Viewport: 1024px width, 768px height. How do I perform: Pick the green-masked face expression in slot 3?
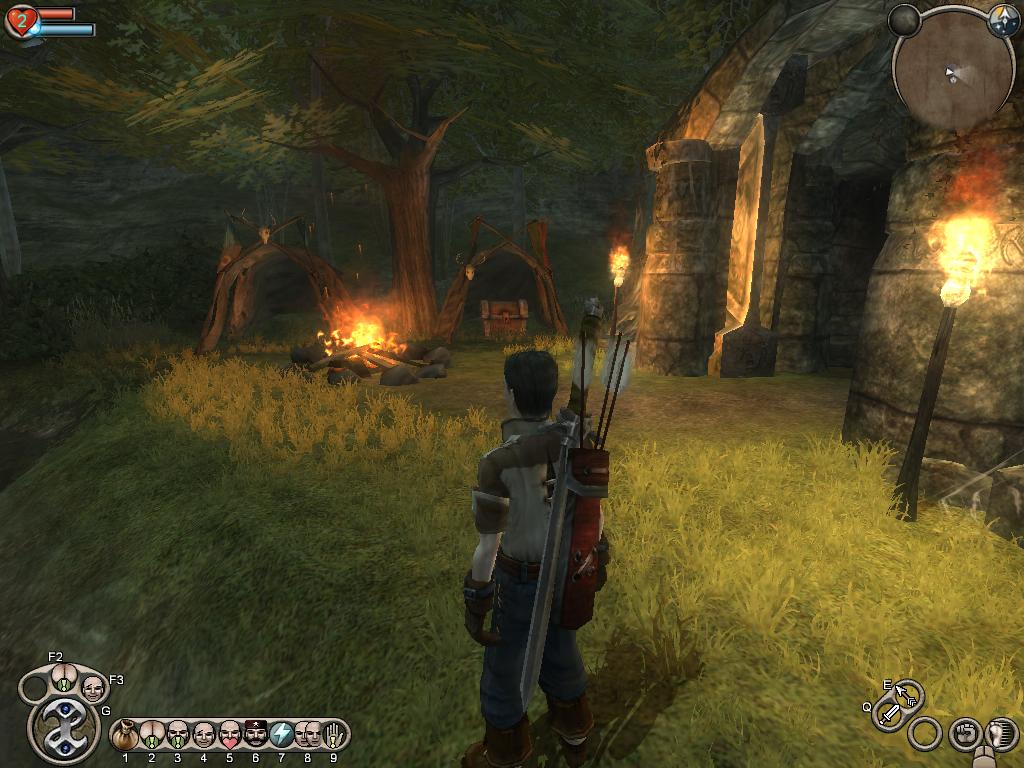[177, 735]
